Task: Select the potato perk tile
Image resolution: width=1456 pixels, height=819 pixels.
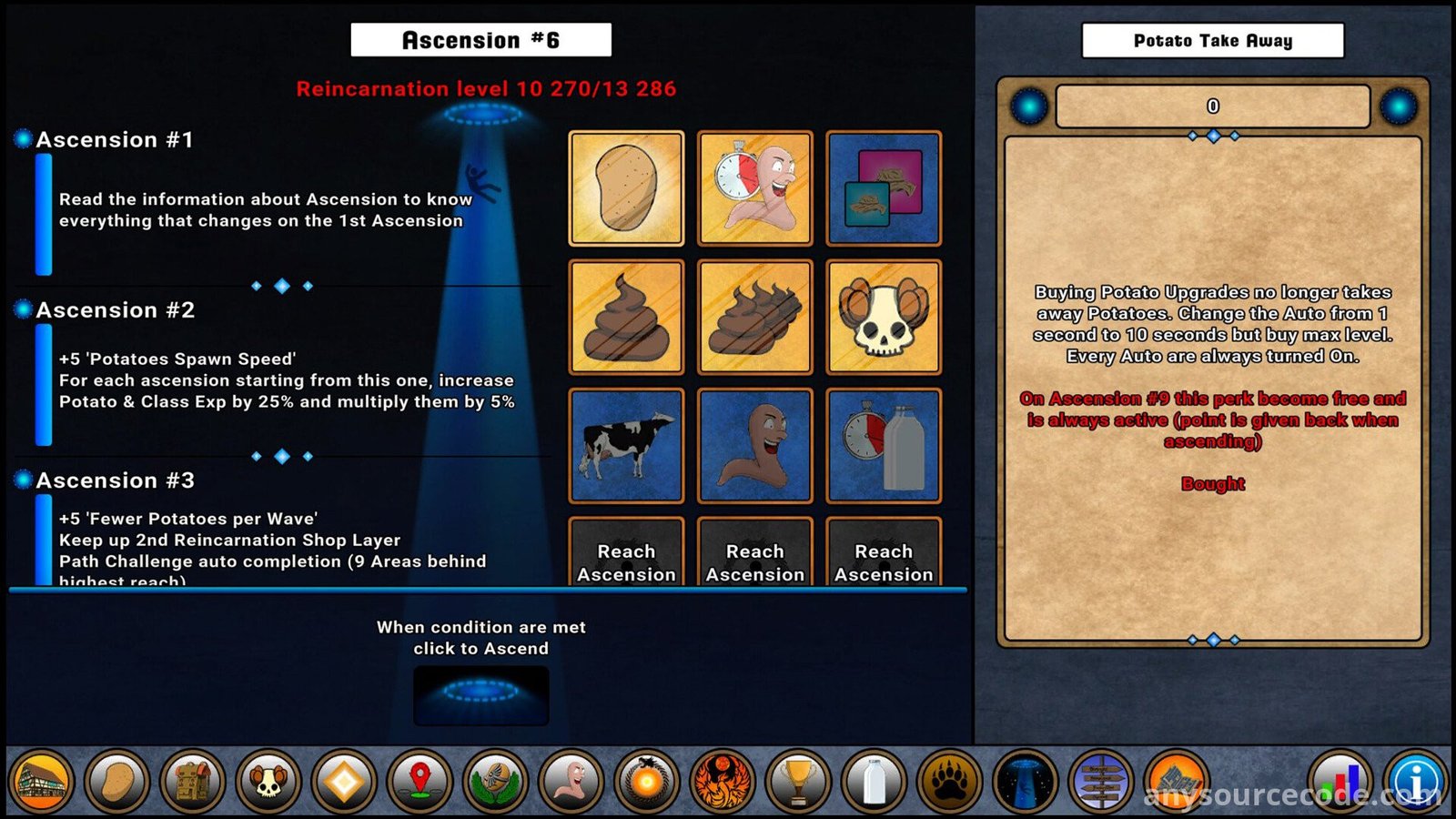Action: coord(626,188)
